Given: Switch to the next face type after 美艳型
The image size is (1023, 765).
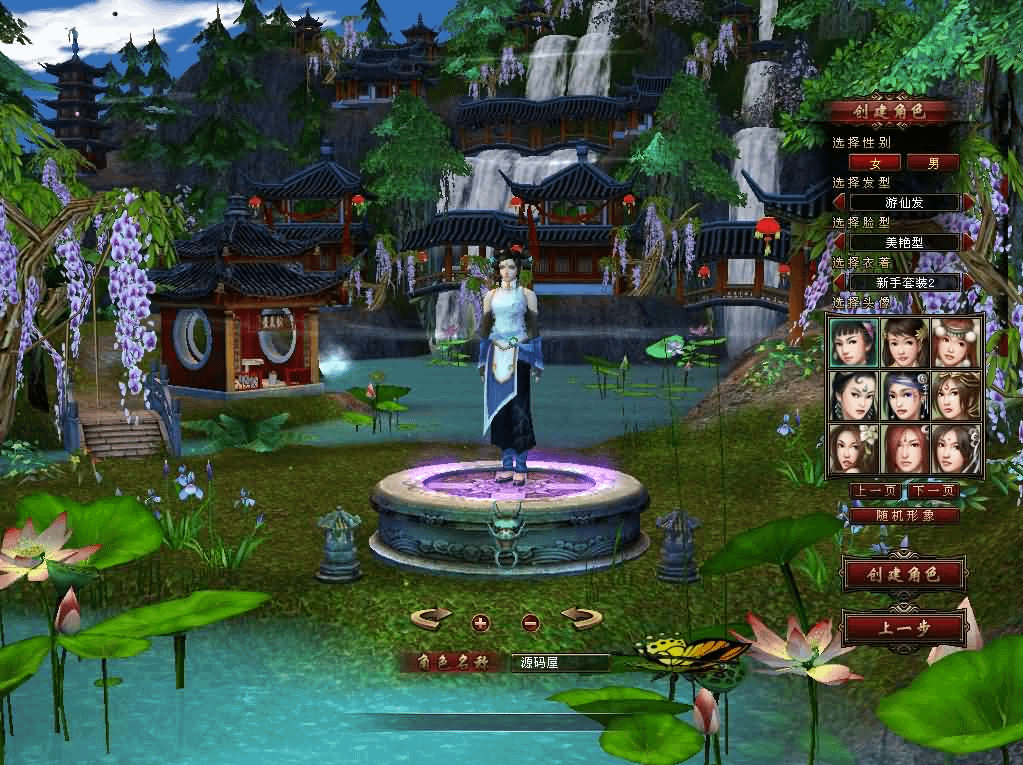Looking at the screenshot, I should [x=969, y=242].
